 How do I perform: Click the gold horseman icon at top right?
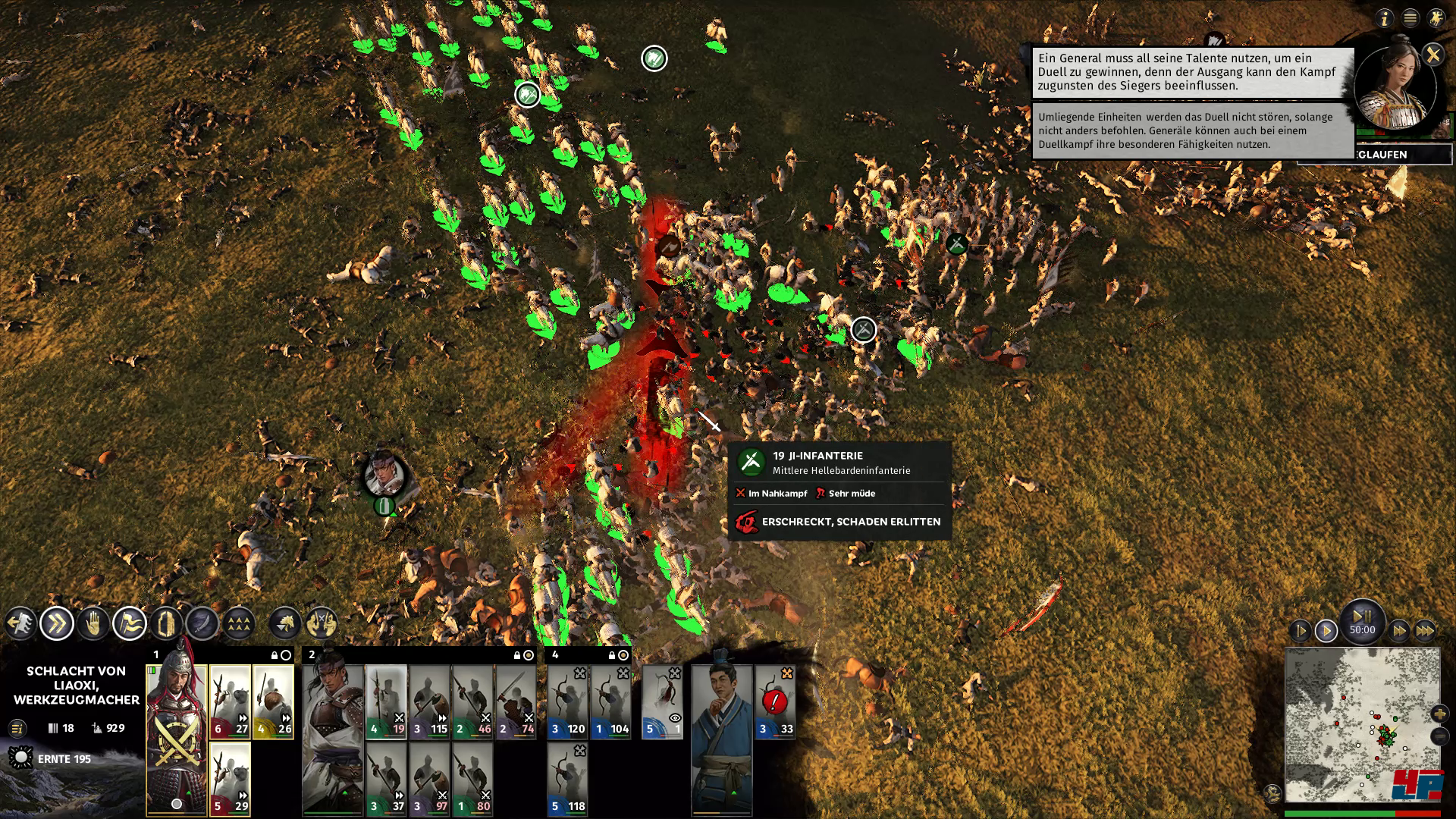[1436, 18]
